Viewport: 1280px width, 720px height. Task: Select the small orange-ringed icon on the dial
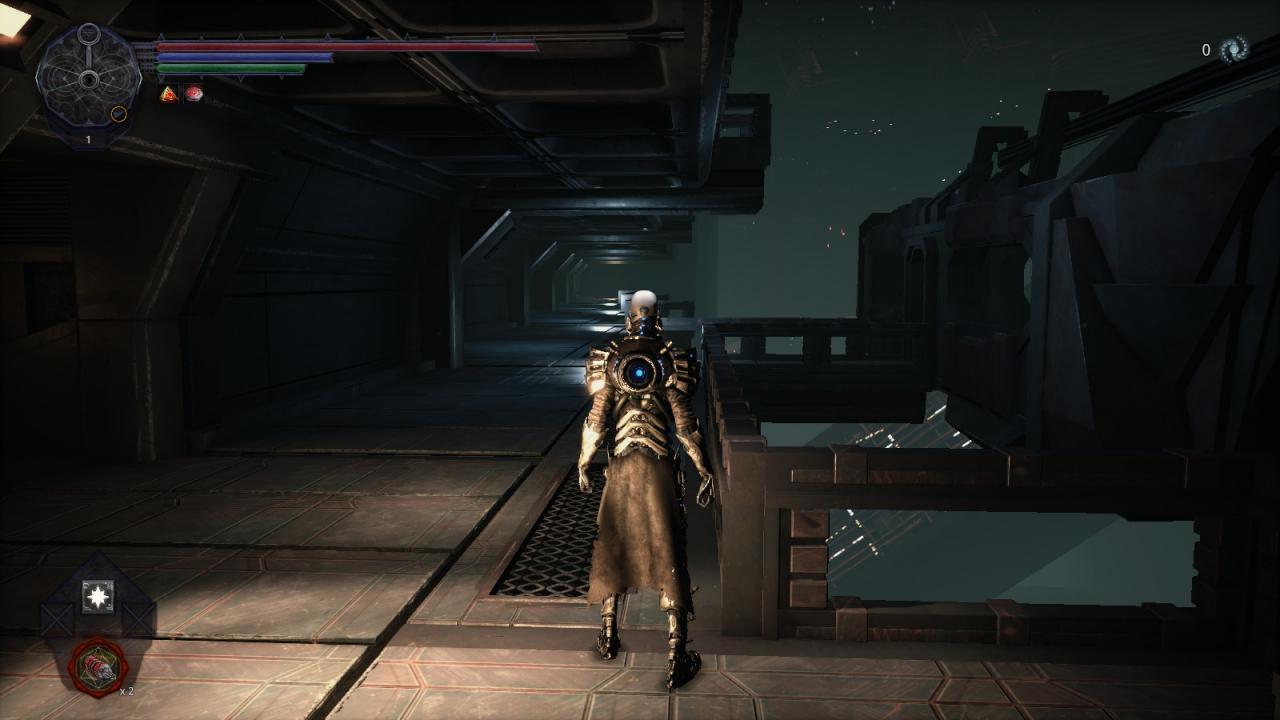click(118, 113)
